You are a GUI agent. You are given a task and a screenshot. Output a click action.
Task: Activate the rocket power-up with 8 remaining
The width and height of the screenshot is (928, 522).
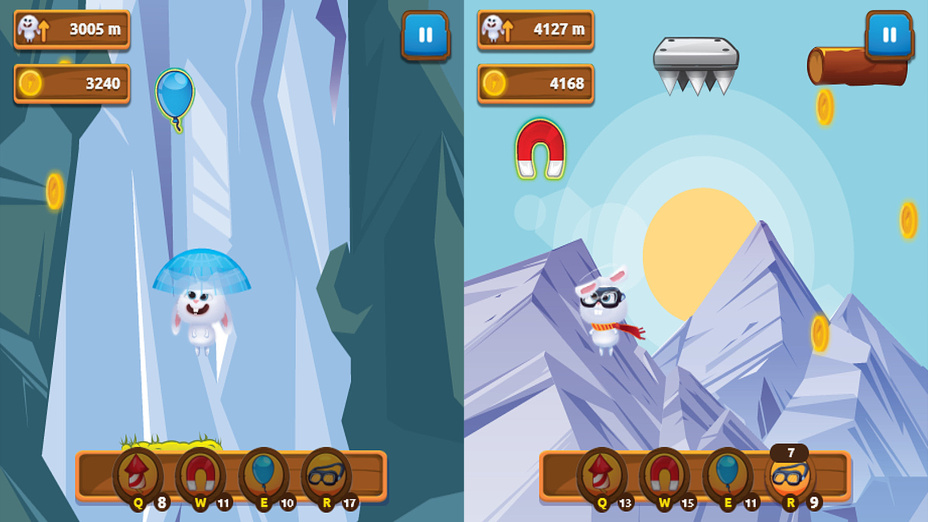point(138,475)
